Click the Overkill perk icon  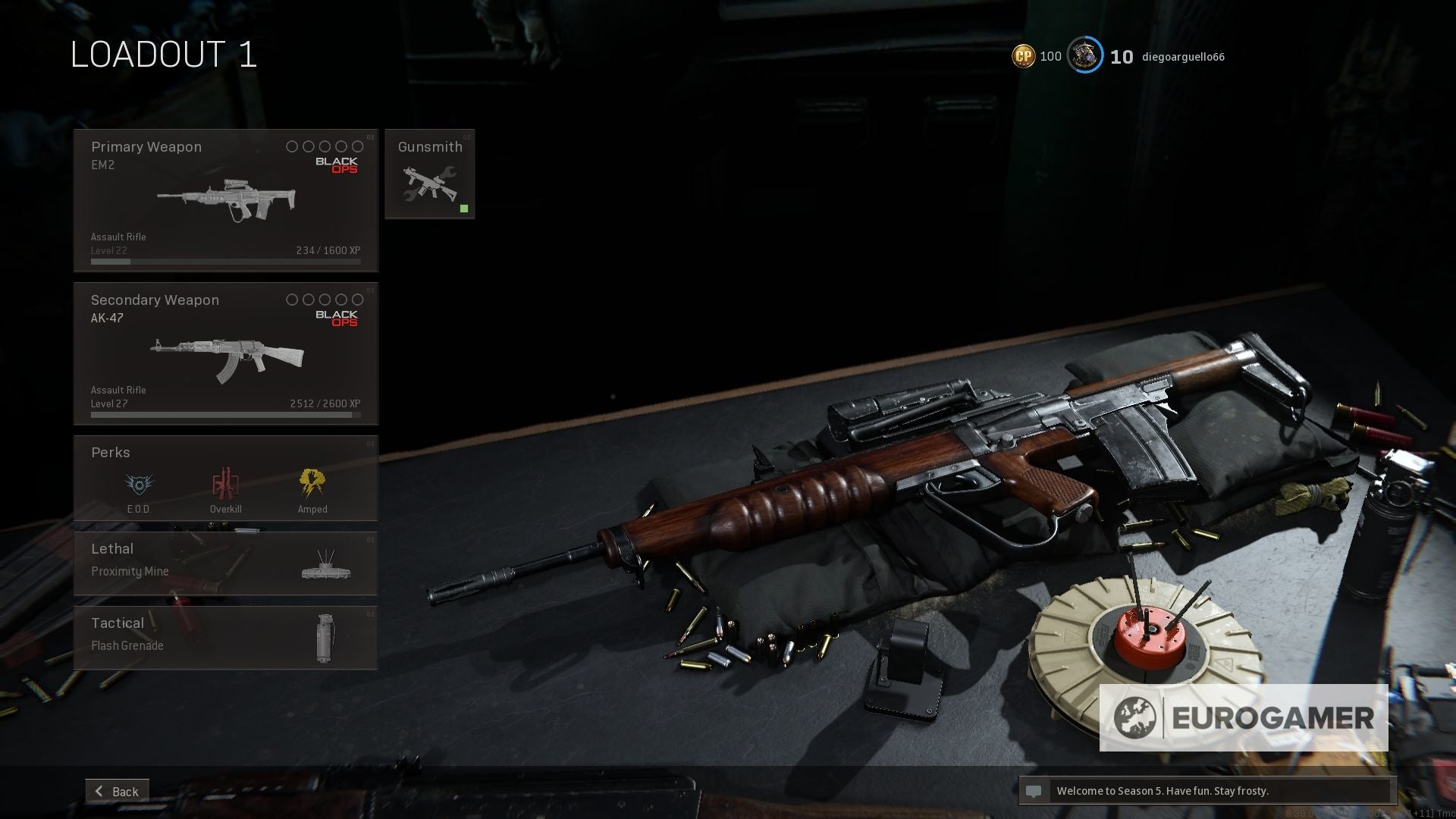pyautogui.click(x=225, y=483)
